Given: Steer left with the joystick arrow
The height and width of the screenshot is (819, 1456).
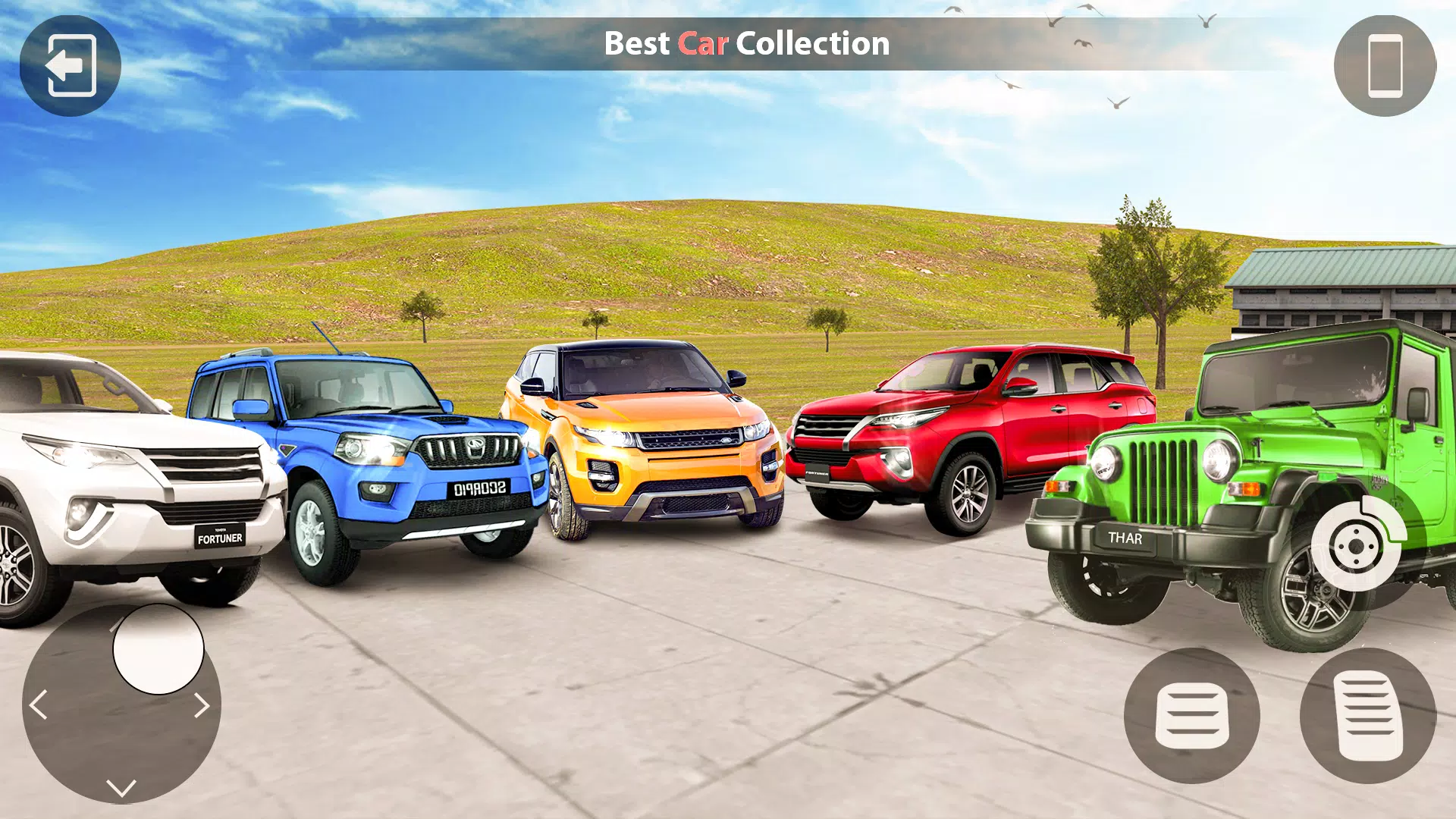Looking at the screenshot, I should coord(39,705).
